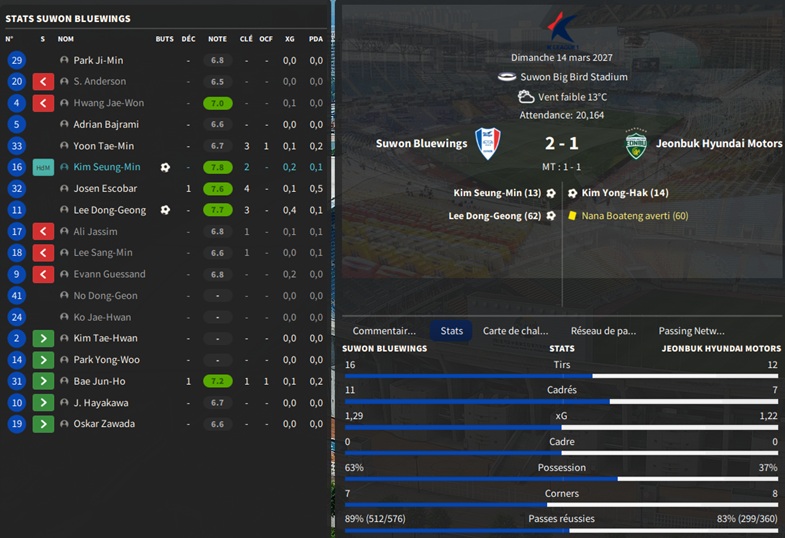The height and width of the screenshot is (538, 785).
Task: Select the Passing Network tab
Action: coord(691,331)
